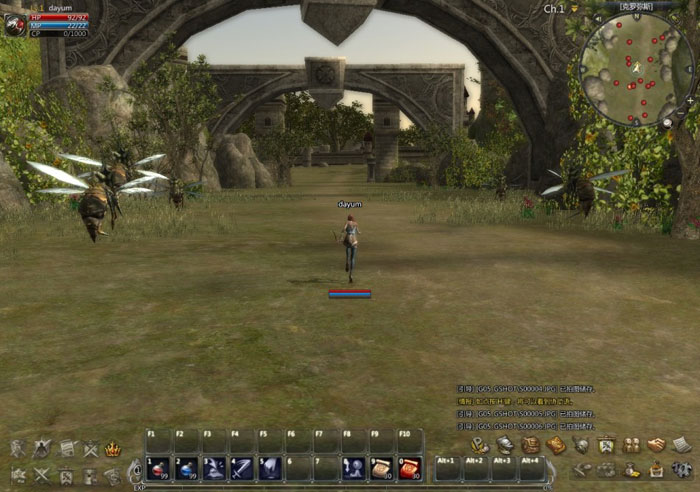
Task: Activate the sword skill in slot 4
Action: click(242, 467)
